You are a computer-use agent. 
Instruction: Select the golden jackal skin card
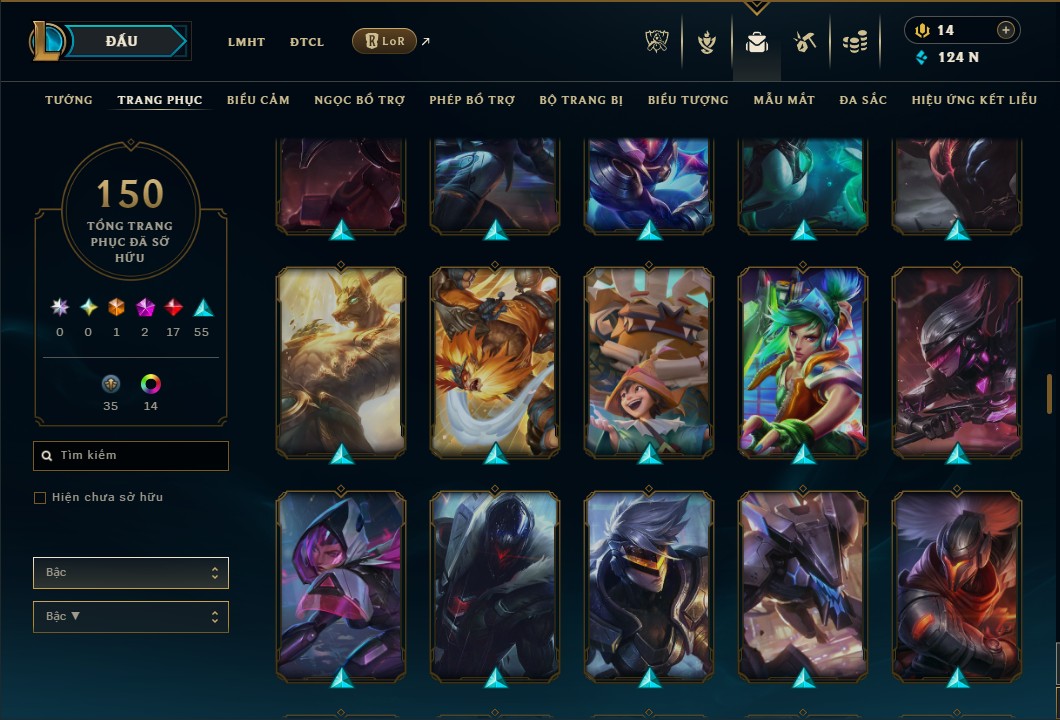click(x=341, y=361)
